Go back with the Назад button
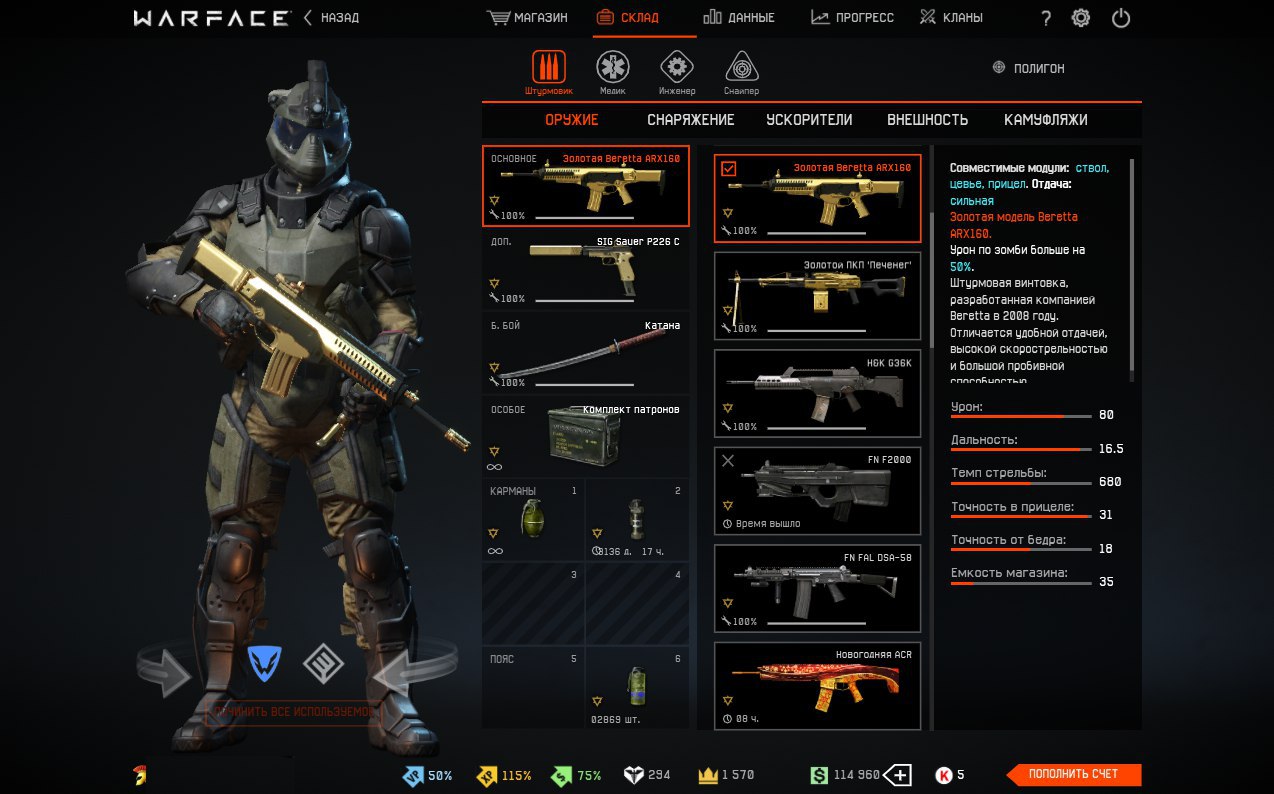Screen dimensions: 1274x794 332,18
